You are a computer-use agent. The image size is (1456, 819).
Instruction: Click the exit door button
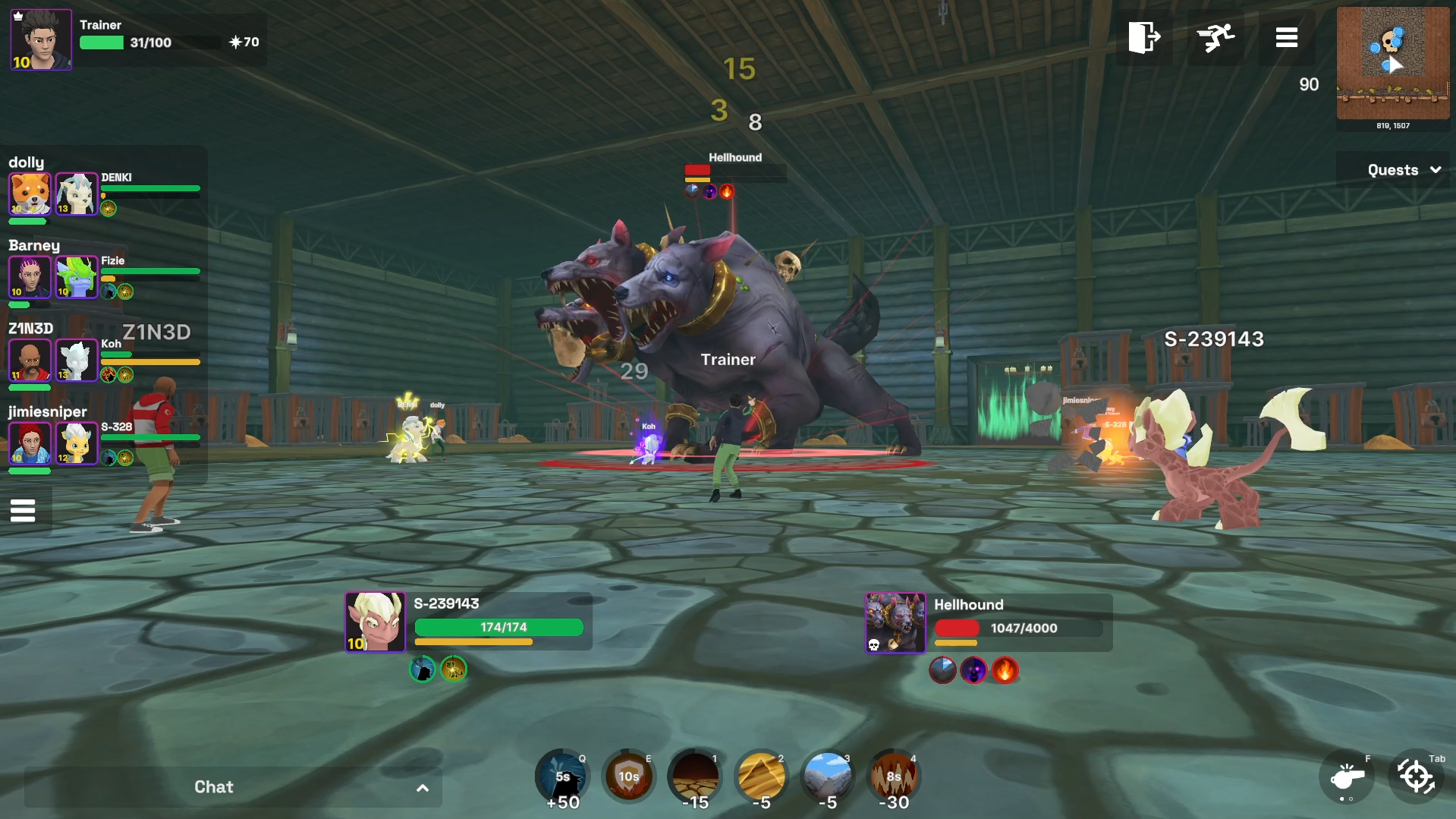1143,37
